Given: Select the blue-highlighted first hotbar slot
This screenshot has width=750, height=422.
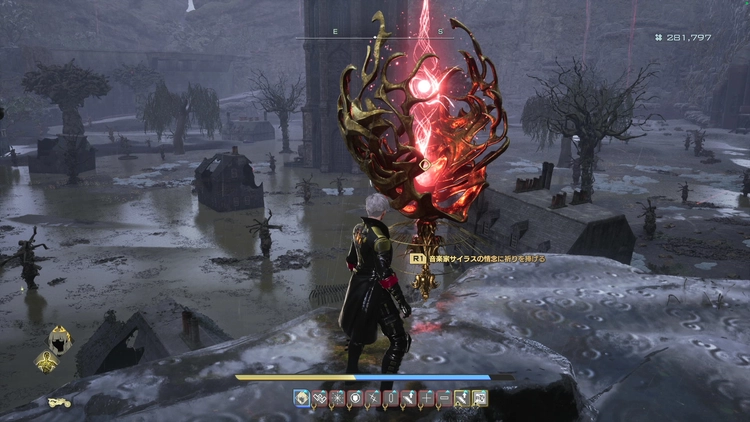Looking at the screenshot, I should pyautogui.click(x=301, y=398).
